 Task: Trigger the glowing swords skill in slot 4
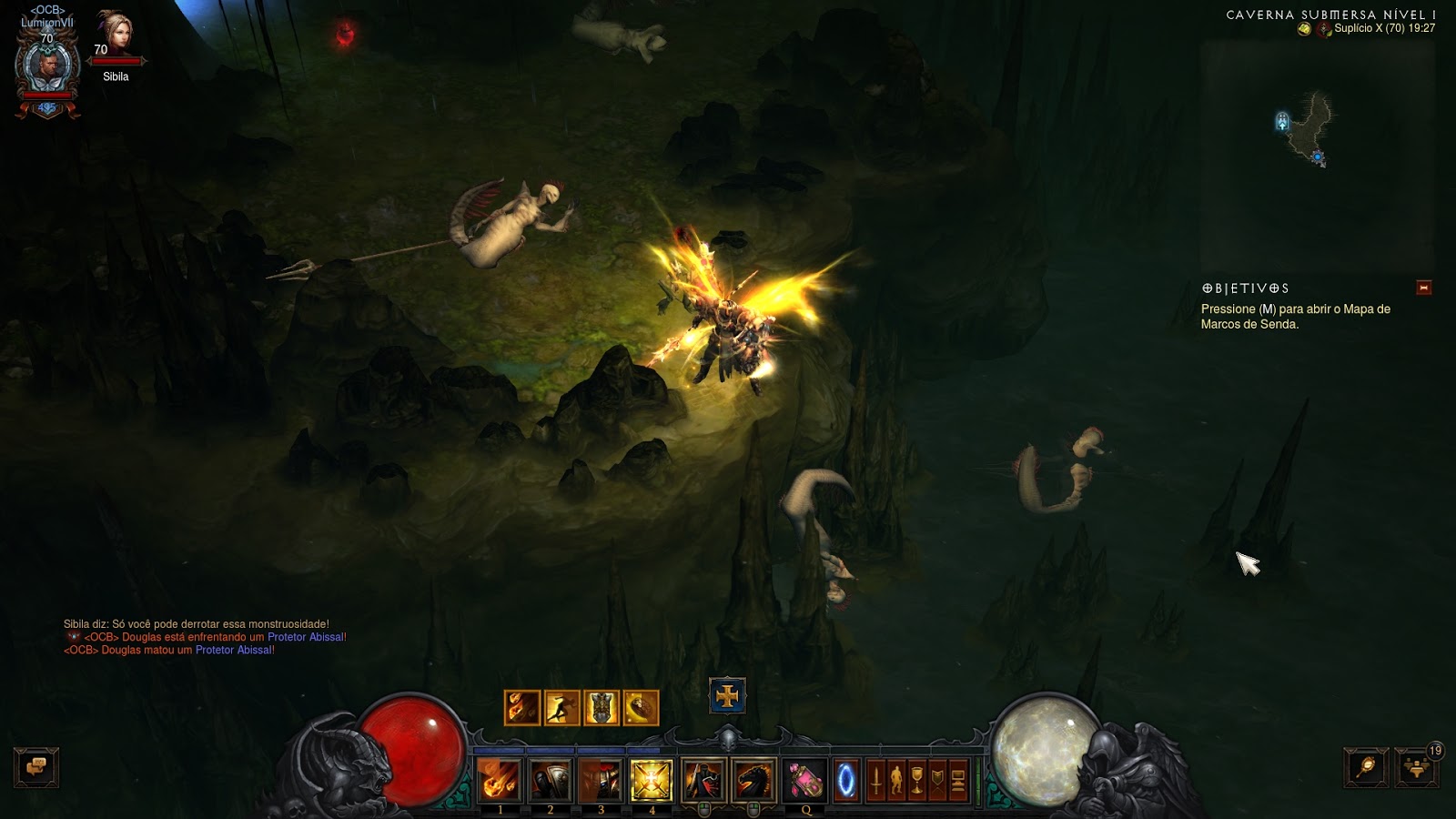(x=652, y=779)
